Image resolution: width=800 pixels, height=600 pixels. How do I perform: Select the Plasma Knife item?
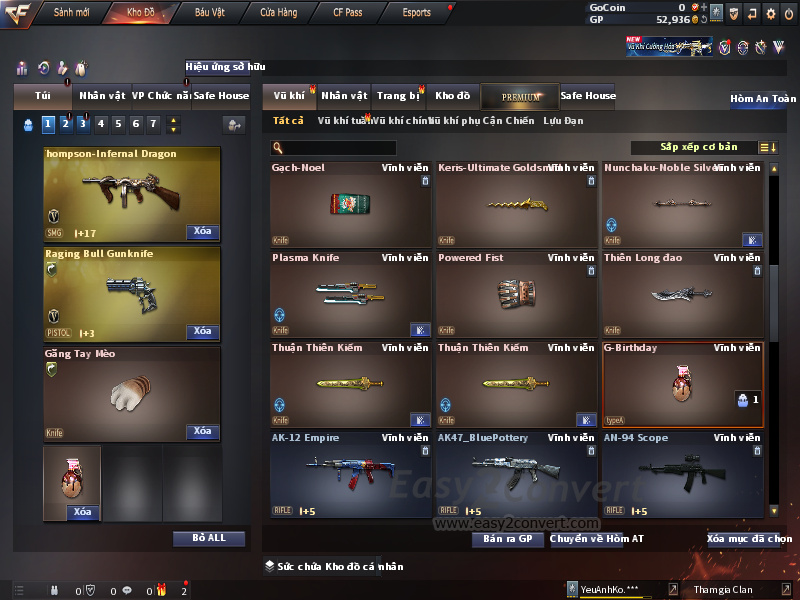(x=350, y=293)
